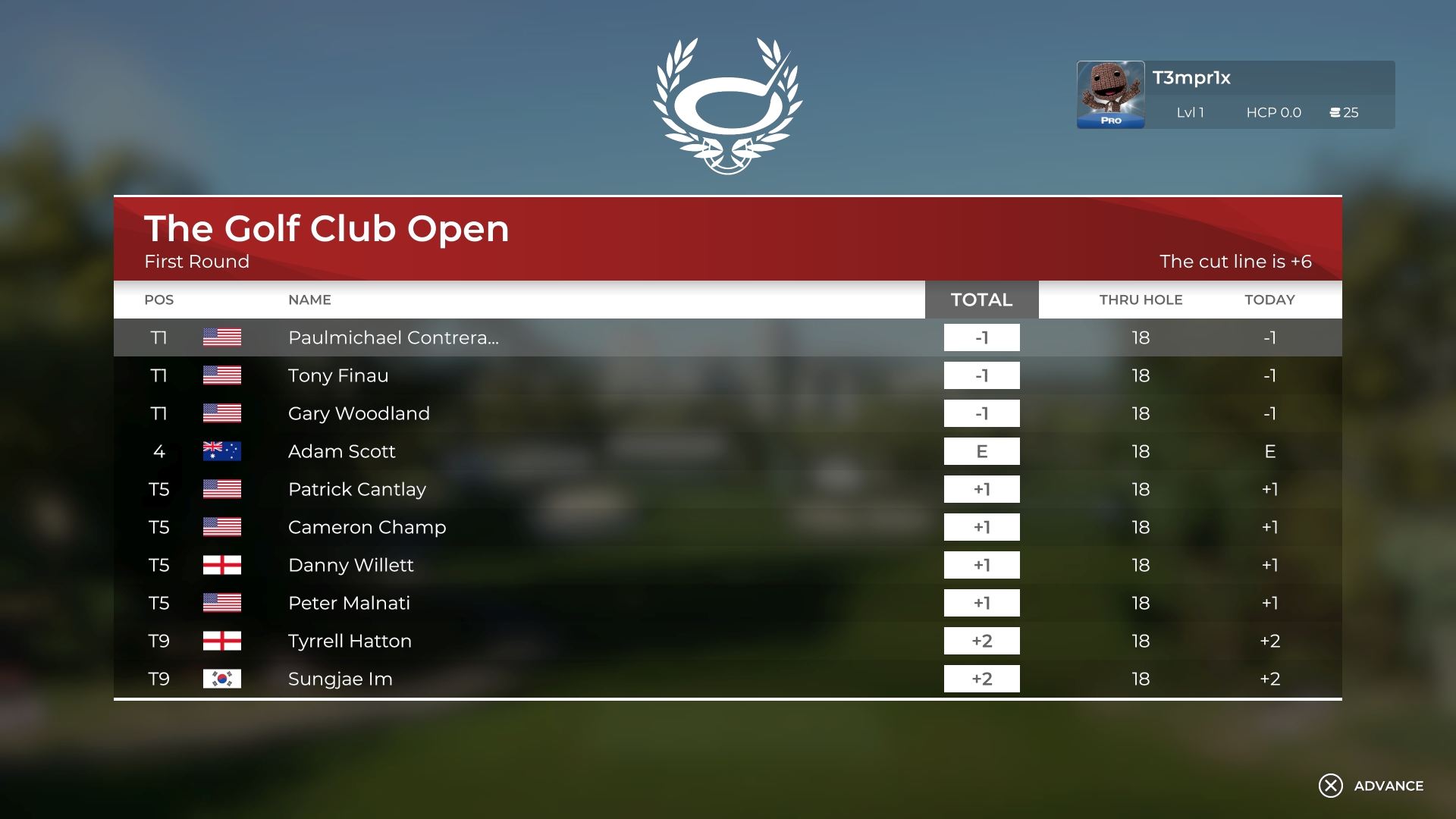
Task: Click Adam Scott's E score box
Action: (981, 451)
